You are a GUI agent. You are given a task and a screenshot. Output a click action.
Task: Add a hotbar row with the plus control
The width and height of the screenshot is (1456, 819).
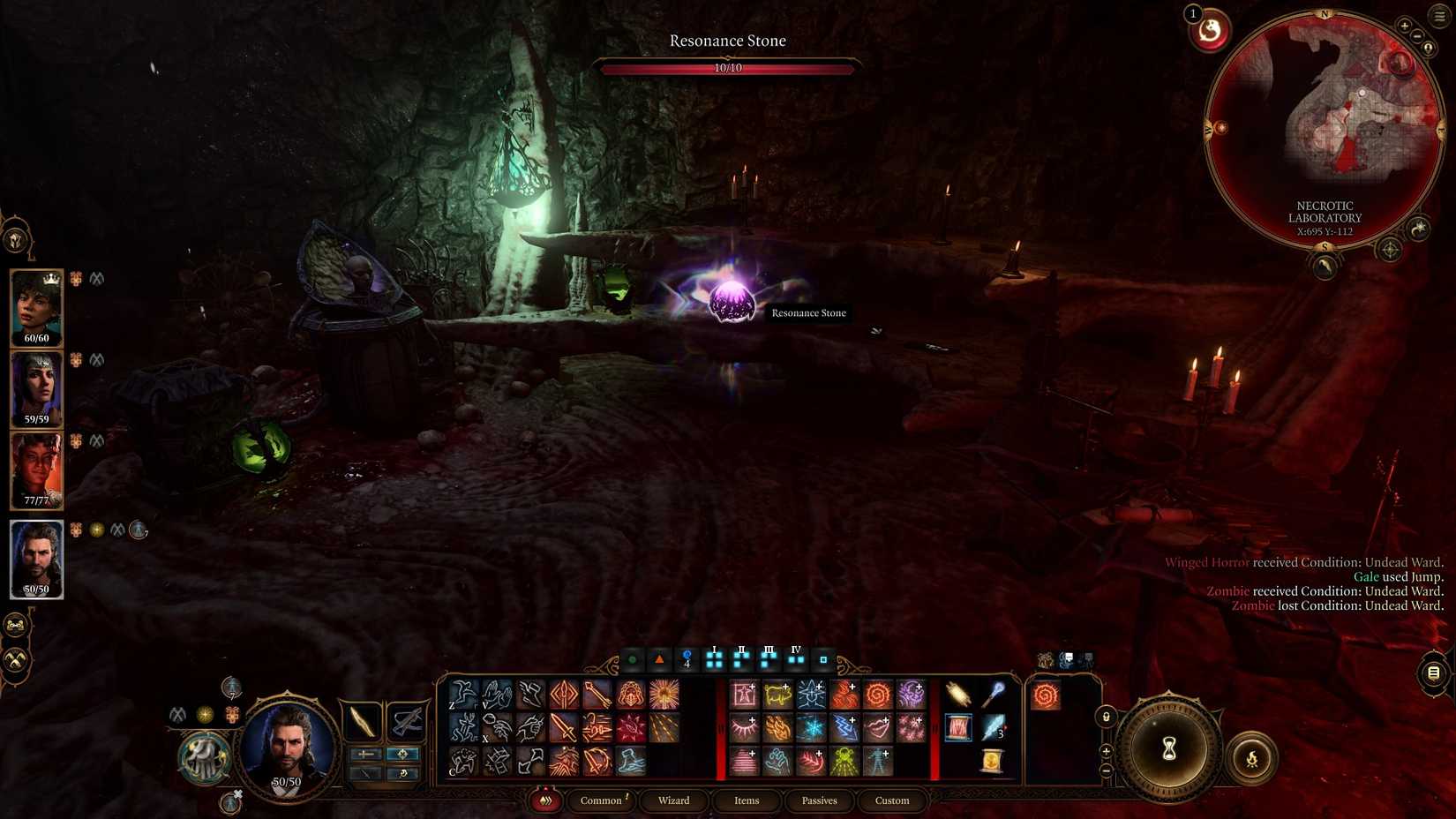coord(1106,751)
